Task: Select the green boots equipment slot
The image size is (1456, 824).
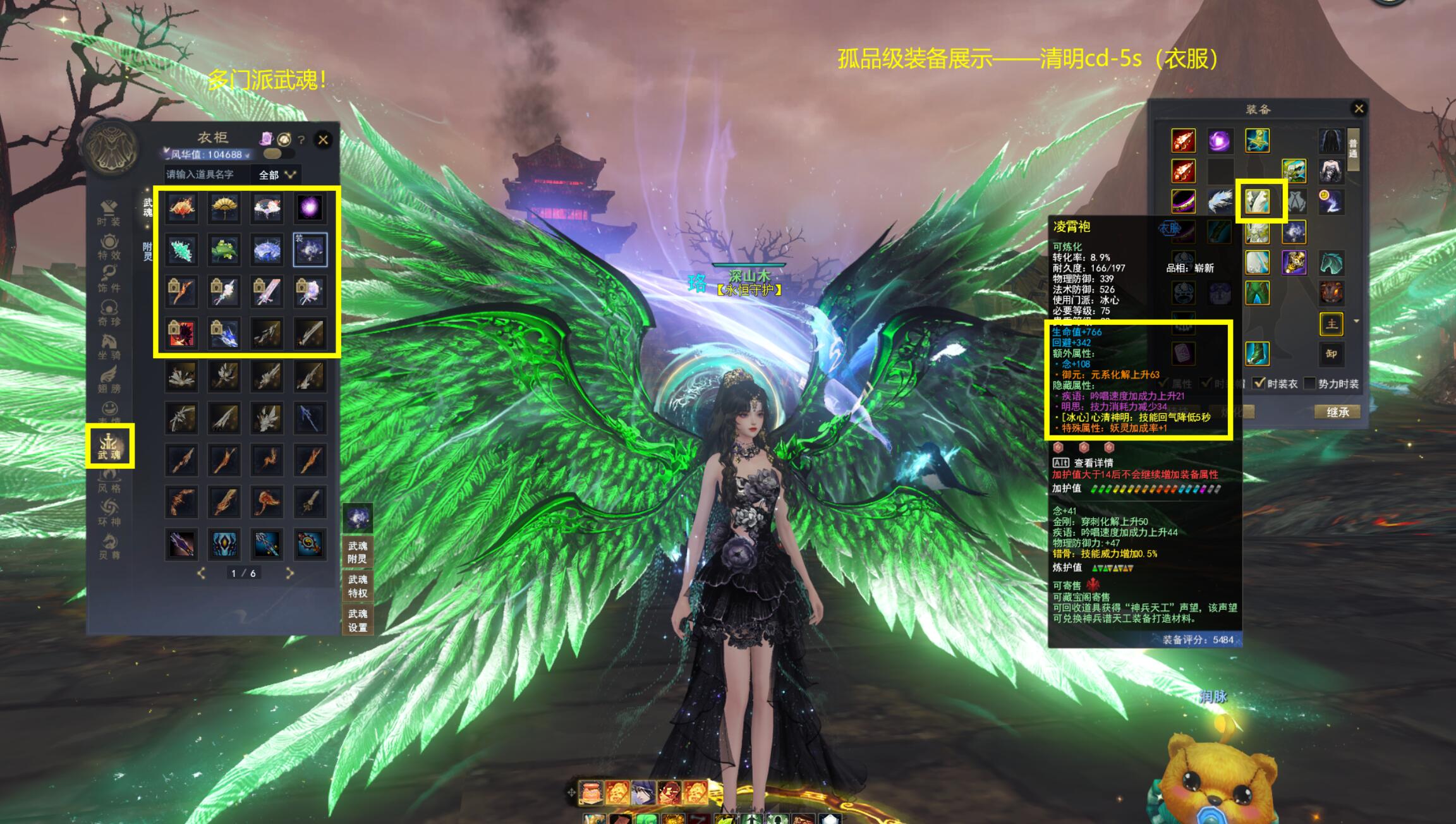Action: point(1257,354)
